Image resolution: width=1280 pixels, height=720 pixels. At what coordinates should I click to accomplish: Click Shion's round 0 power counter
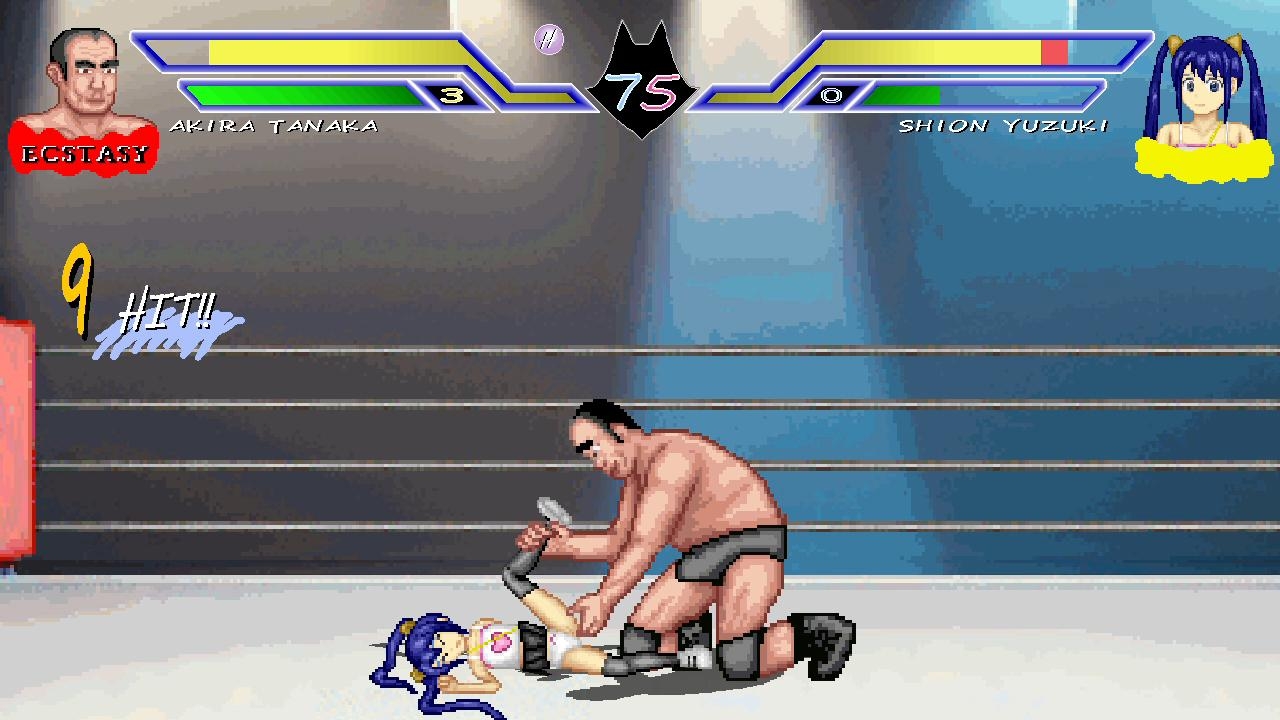(833, 95)
